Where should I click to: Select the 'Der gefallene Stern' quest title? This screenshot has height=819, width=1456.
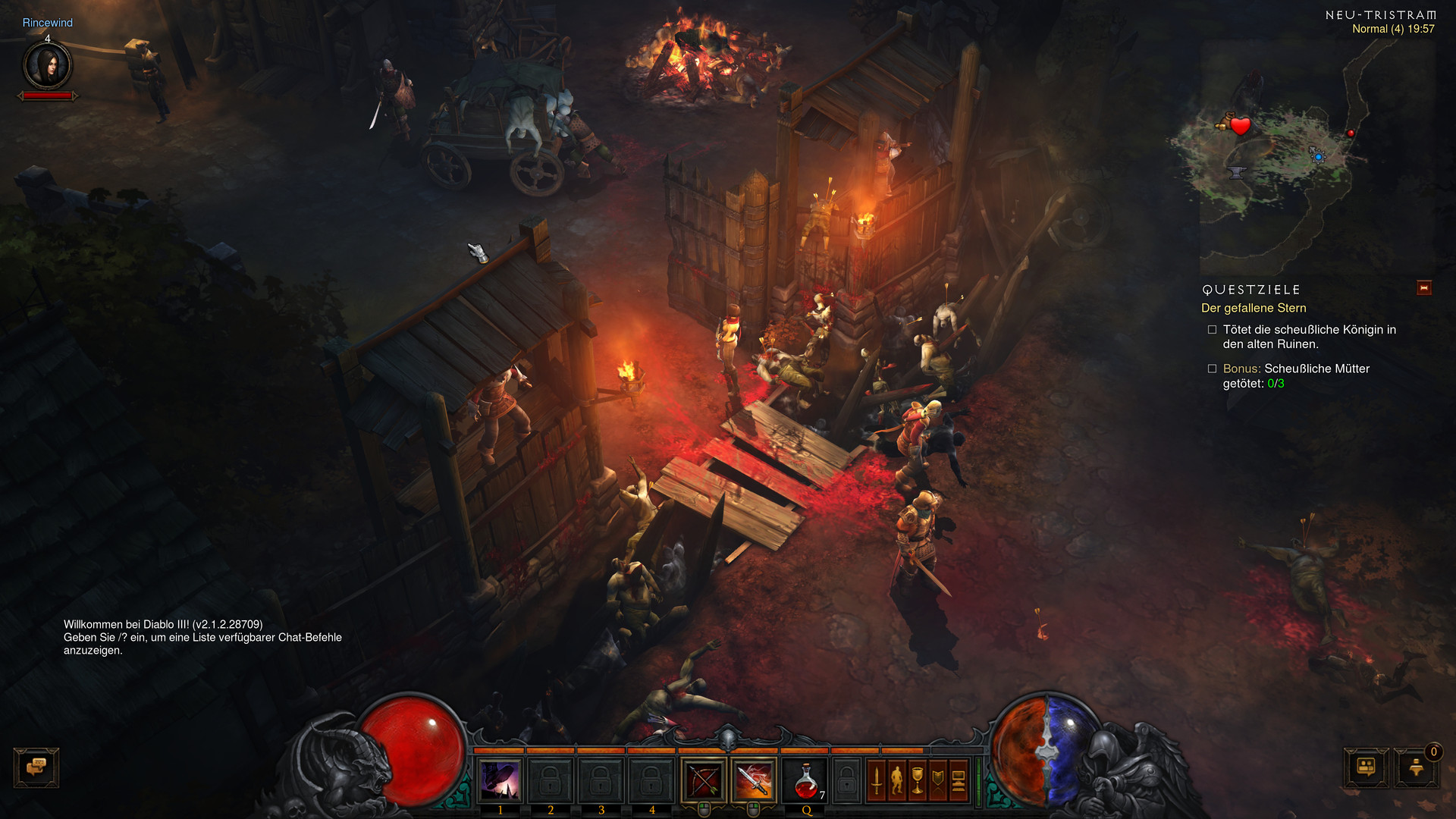coord(1254,308)
